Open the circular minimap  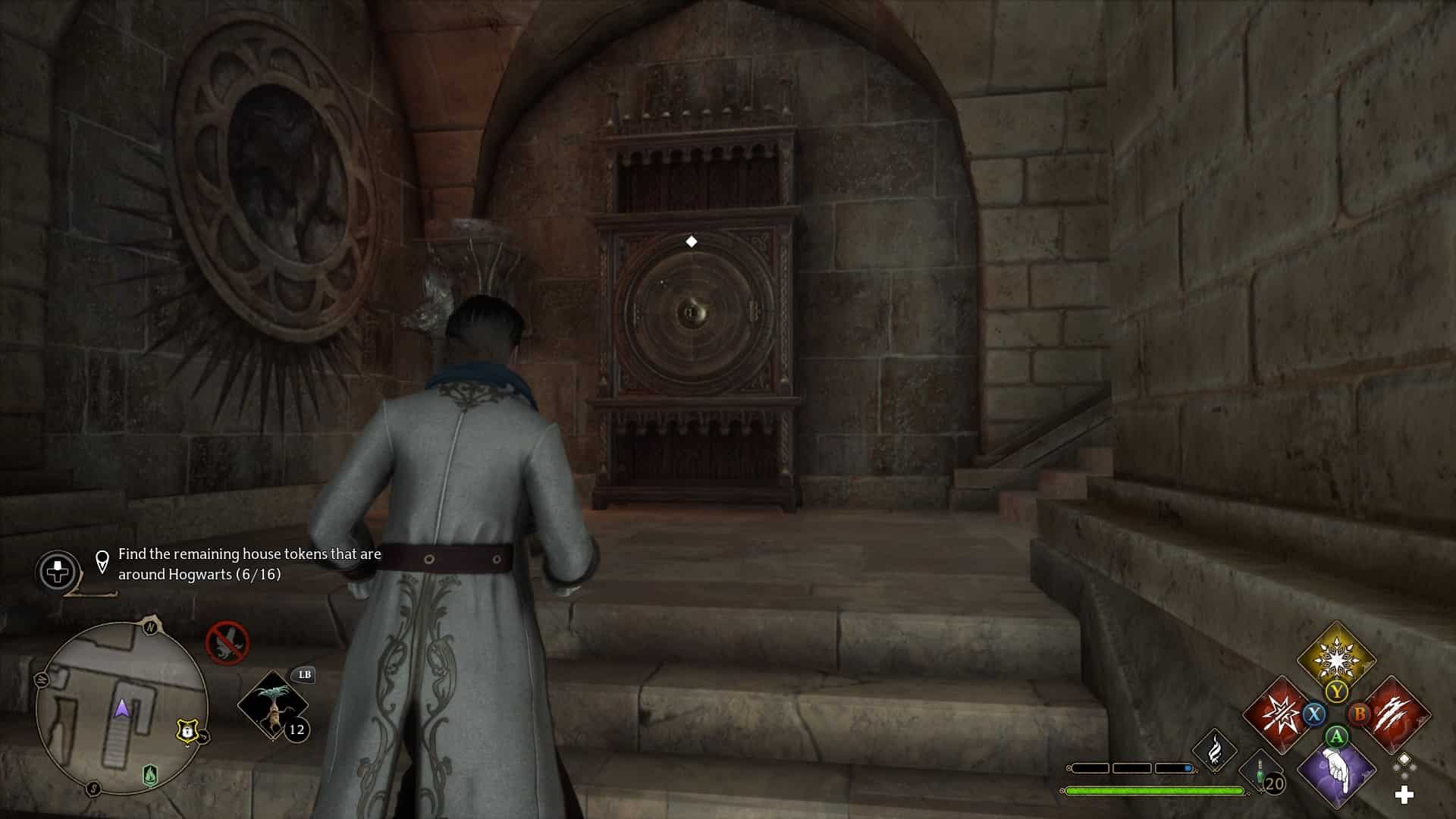click(121, 708)
